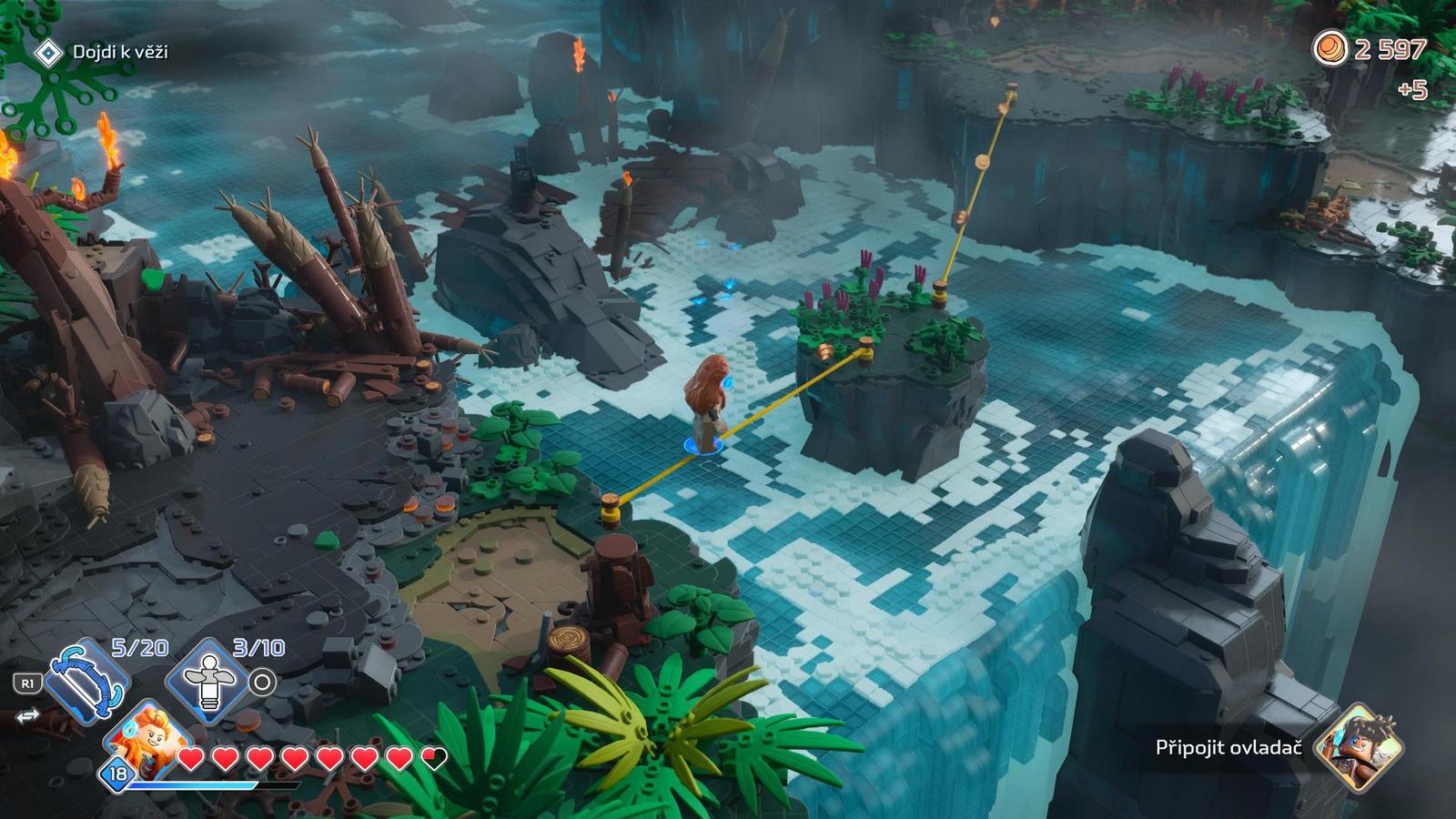Choose the gadget slot with the hydrant icon
This screenshot has width=1456, height=819.
210,684
